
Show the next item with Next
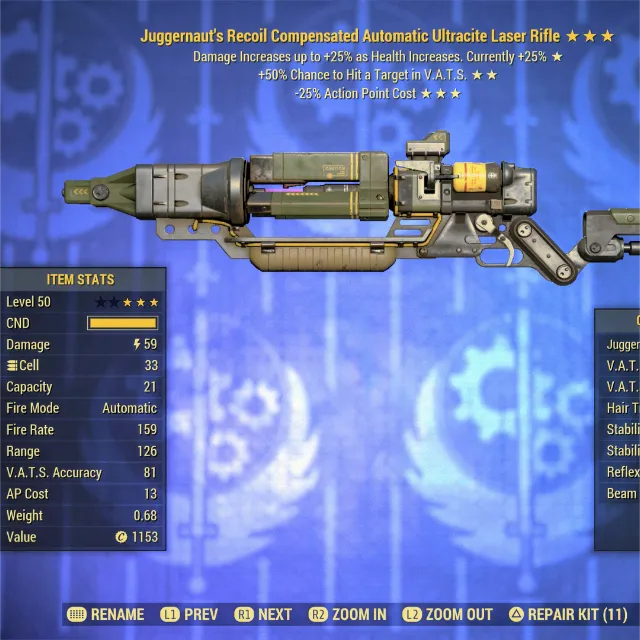click(264, 615)
